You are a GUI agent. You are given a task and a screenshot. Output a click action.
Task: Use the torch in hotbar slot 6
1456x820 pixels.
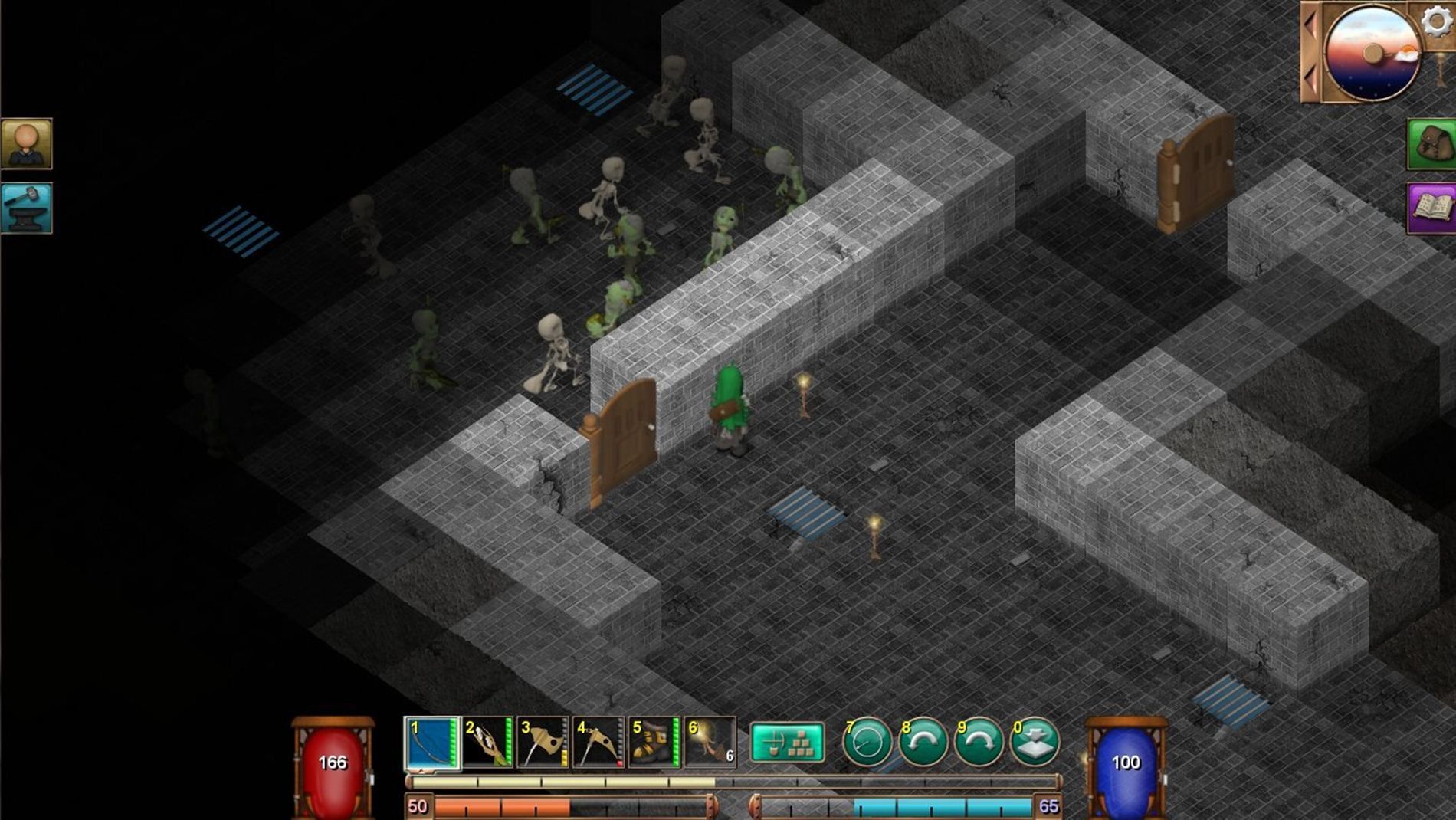point(710,742)
